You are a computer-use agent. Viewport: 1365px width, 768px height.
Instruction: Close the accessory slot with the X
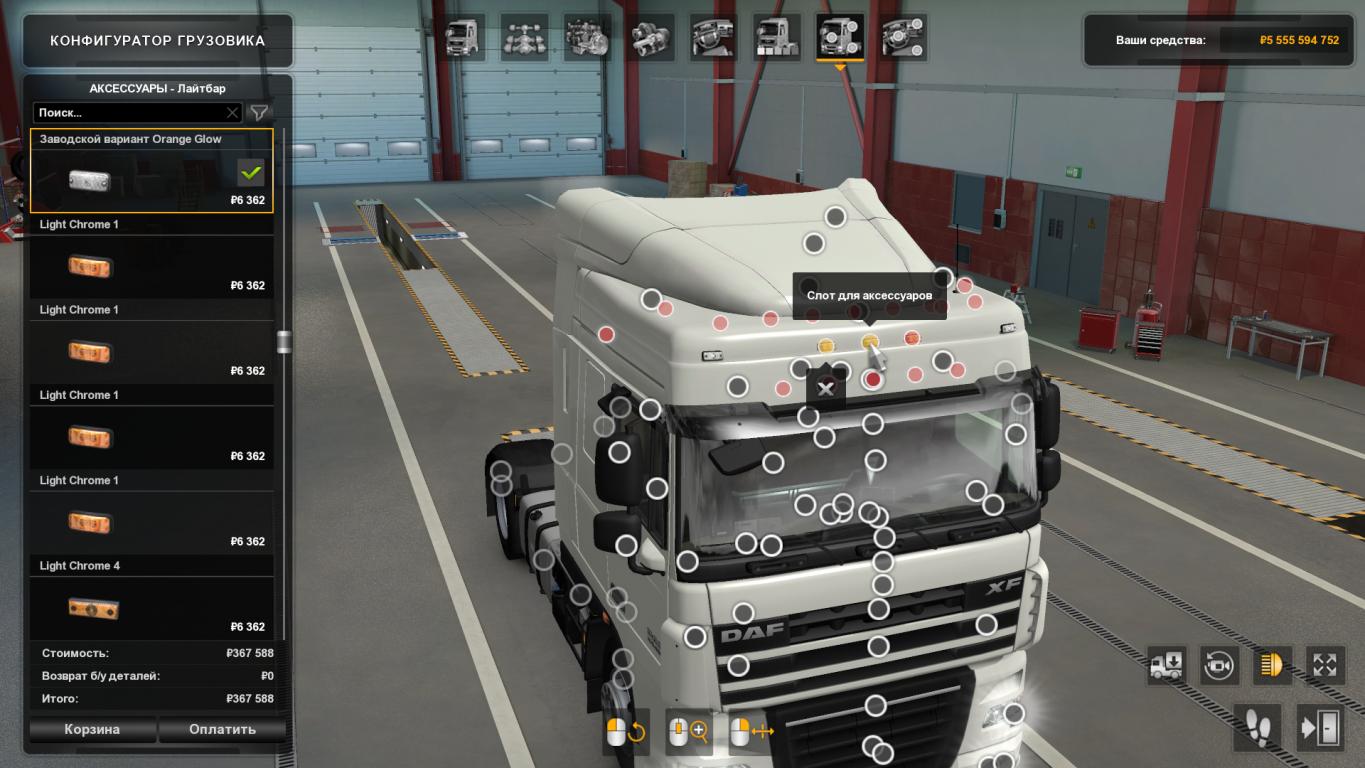coord(825,389)
